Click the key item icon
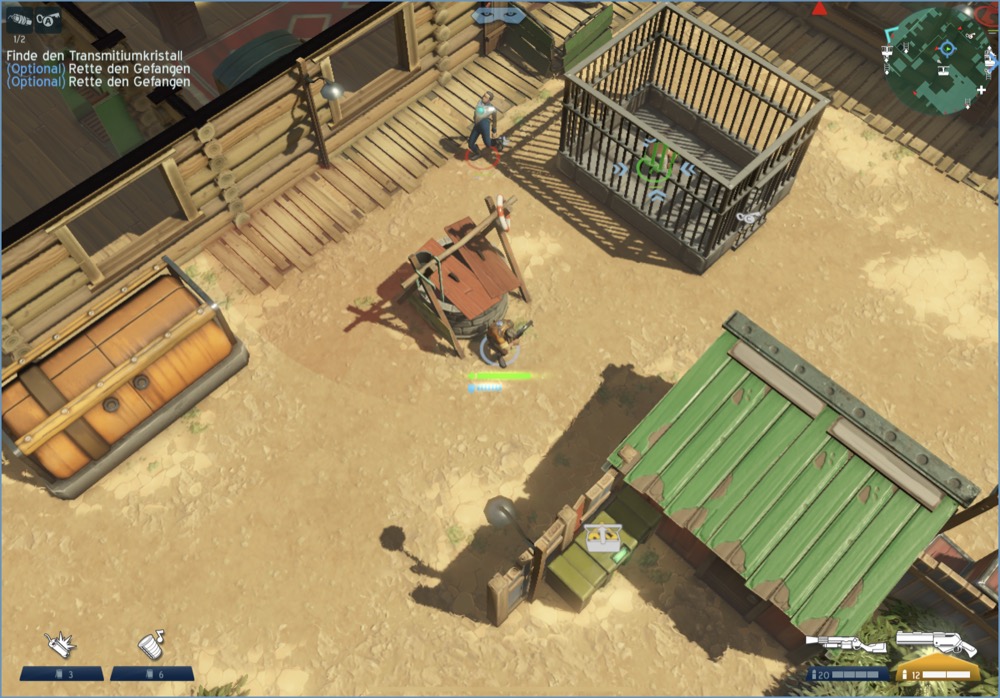The height and width of the screenshot is (698, 1000). tap(49, 19)
